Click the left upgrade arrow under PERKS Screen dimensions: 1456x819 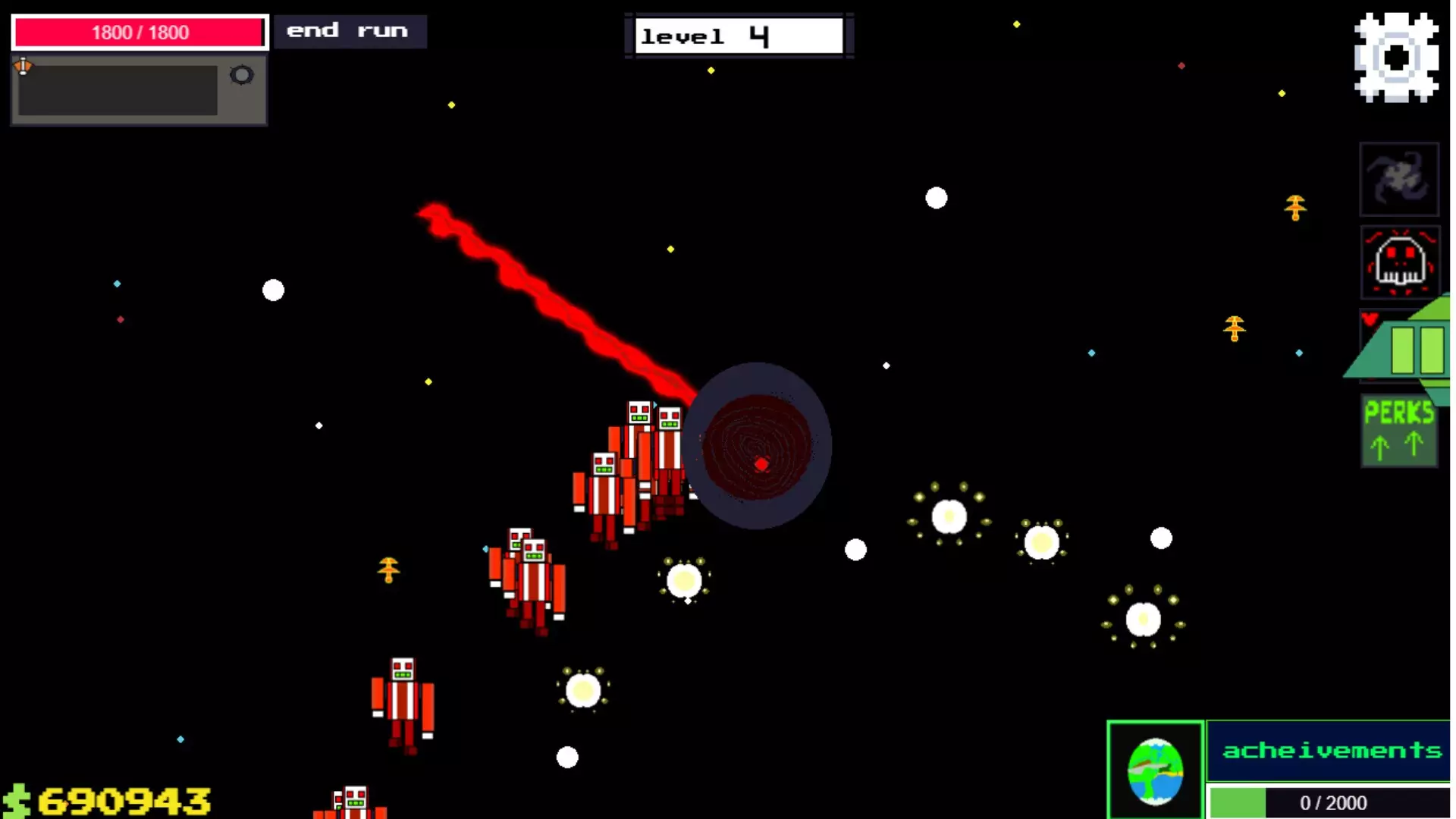point(1378,446)
